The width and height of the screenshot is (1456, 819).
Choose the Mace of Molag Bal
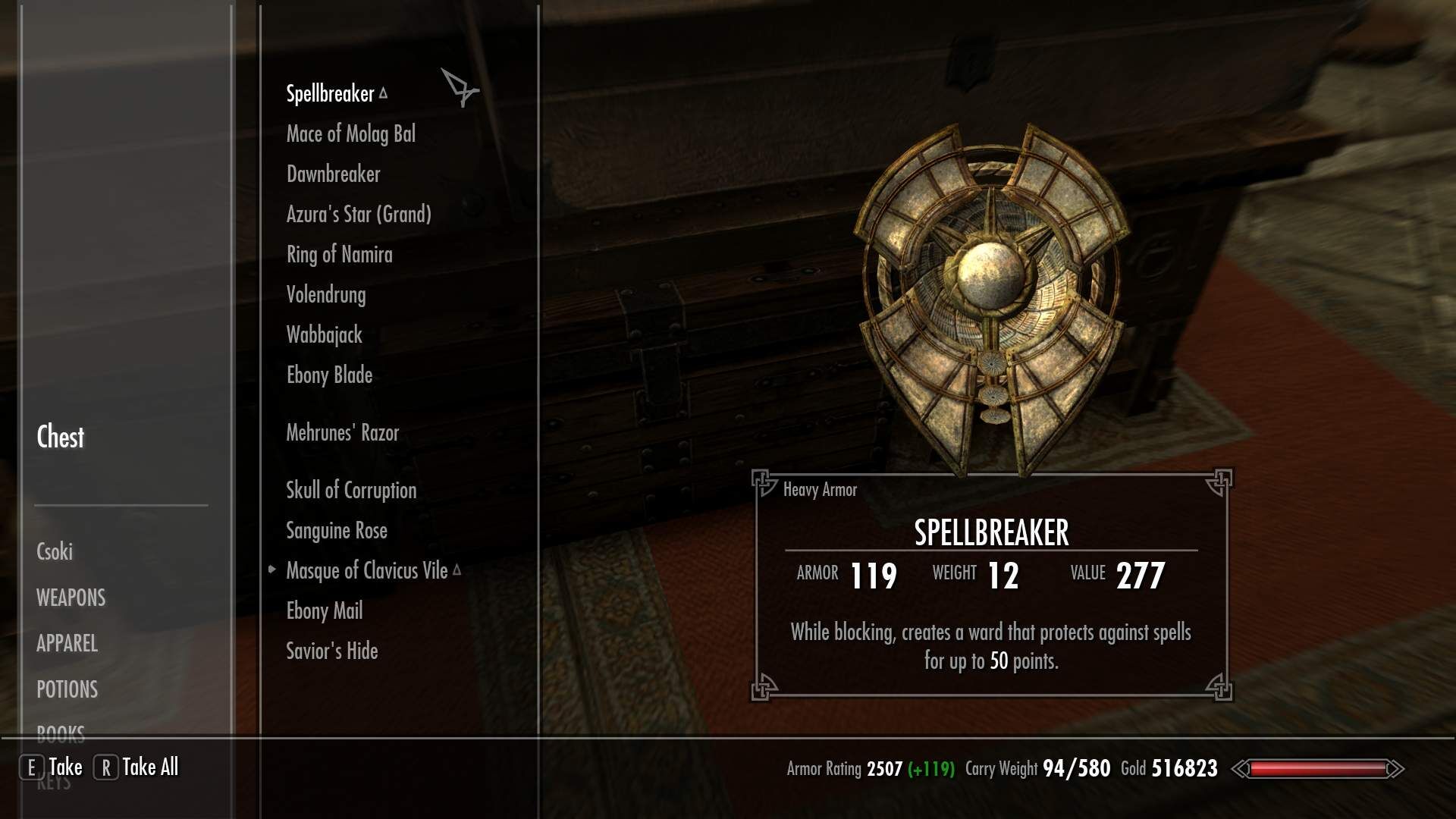point(350,134)
